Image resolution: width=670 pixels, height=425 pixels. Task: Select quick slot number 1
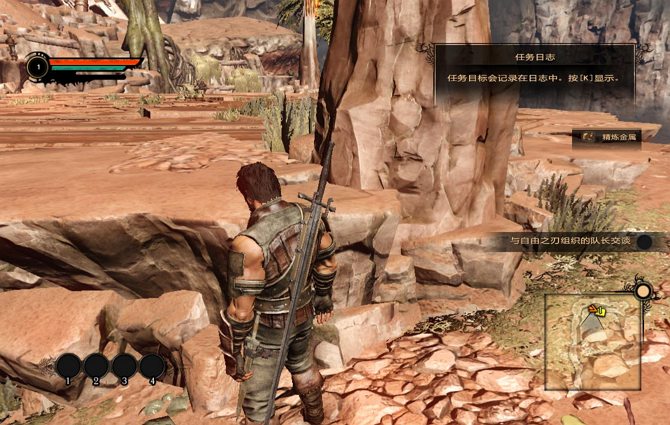69,366
